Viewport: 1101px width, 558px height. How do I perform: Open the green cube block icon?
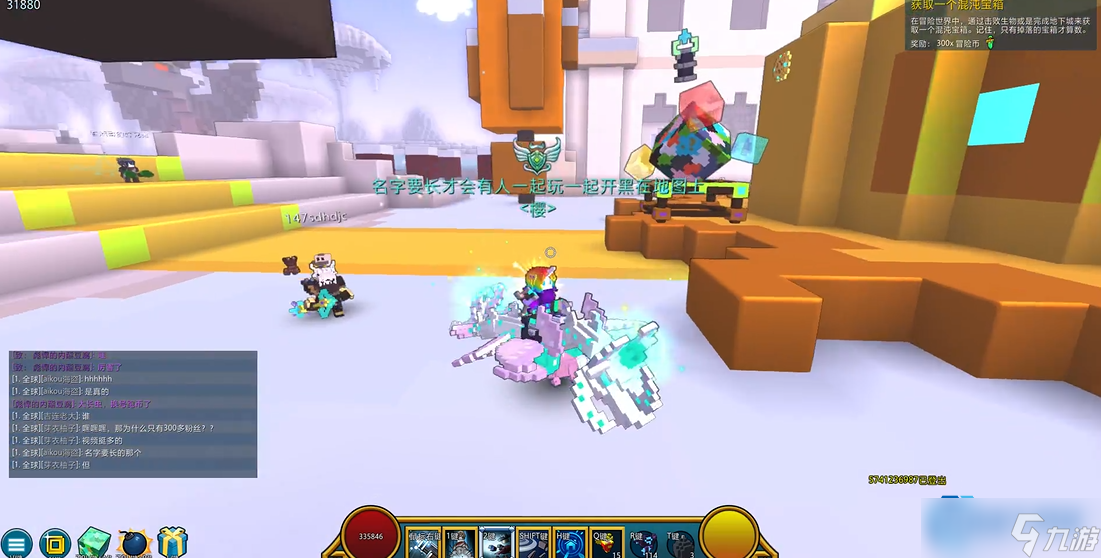tap(94, 543)
